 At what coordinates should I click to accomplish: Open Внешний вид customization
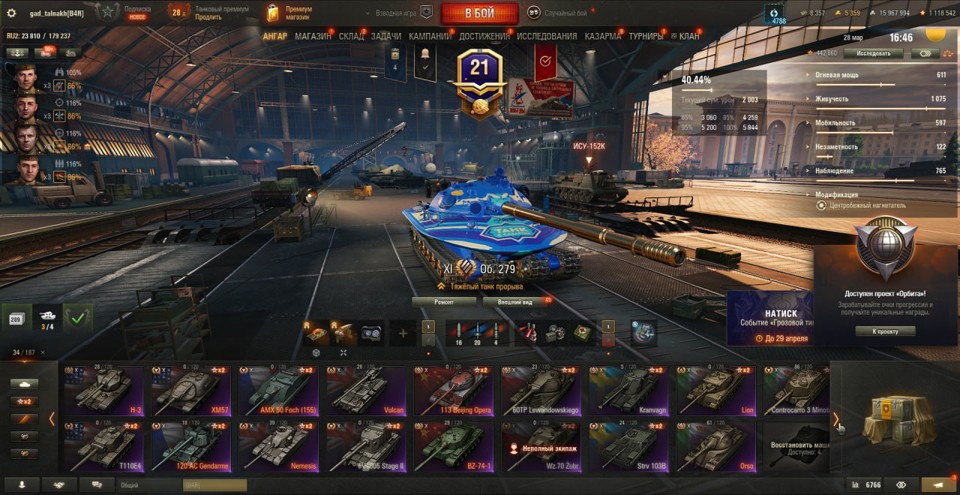click(x=514, y=300)
